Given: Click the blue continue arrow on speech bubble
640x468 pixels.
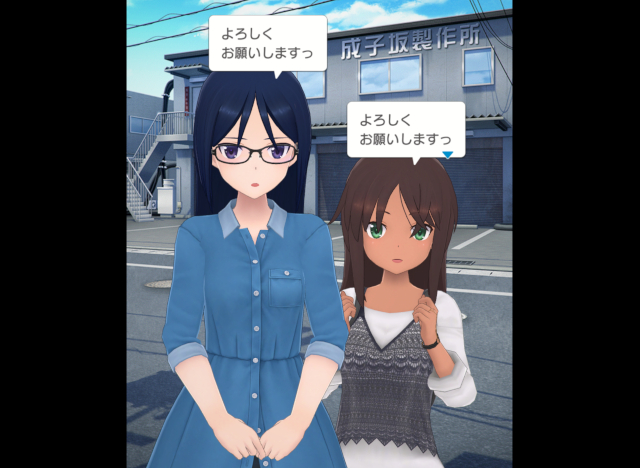Looking at the screenshot, I should [448, 154].
